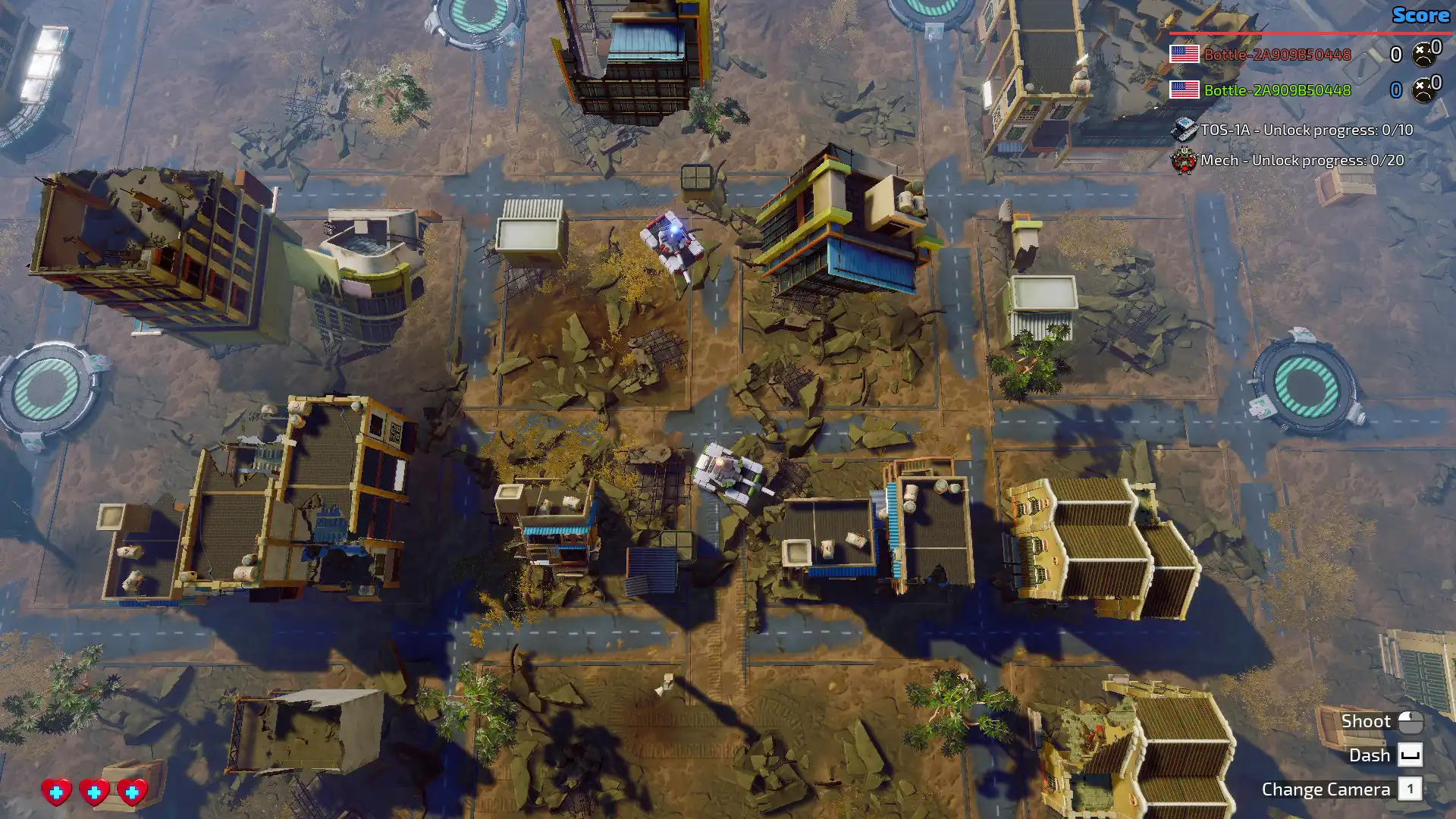1456x819 pixels.
Task: Click the first health heart icon
Action: coord(55,791)
